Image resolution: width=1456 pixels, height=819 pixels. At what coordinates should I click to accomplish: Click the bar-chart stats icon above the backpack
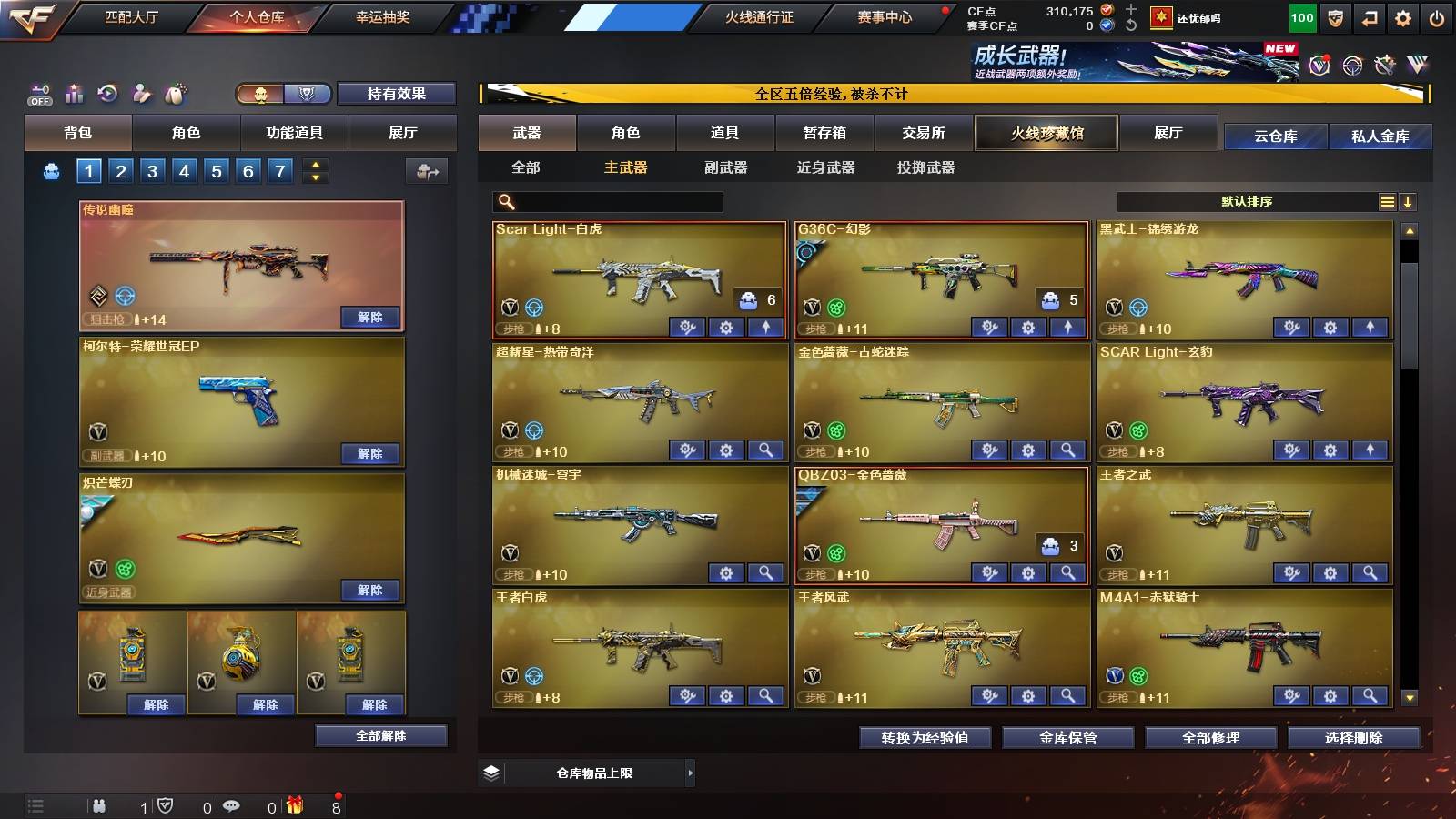click(74, 93)
